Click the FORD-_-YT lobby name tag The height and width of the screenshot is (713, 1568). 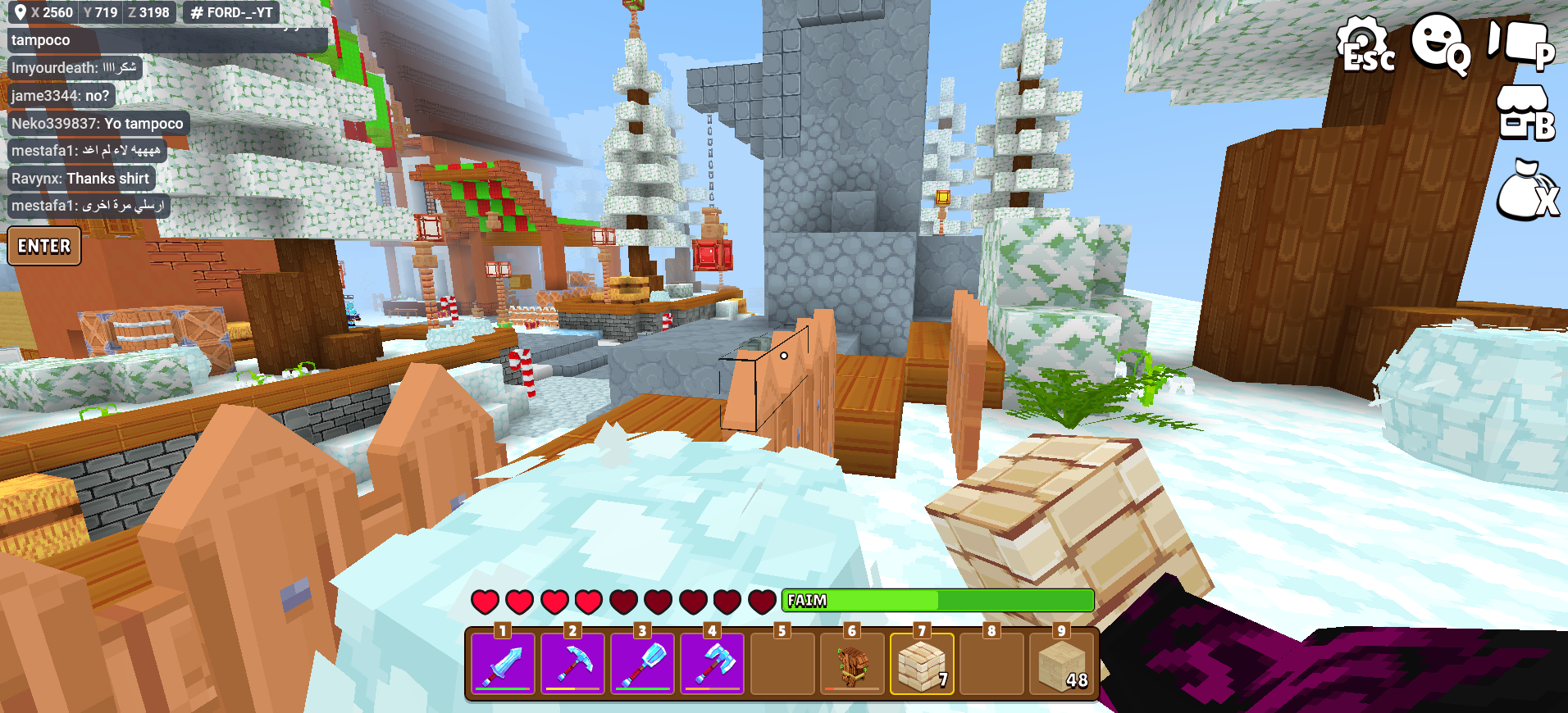[x=231, y=12]
